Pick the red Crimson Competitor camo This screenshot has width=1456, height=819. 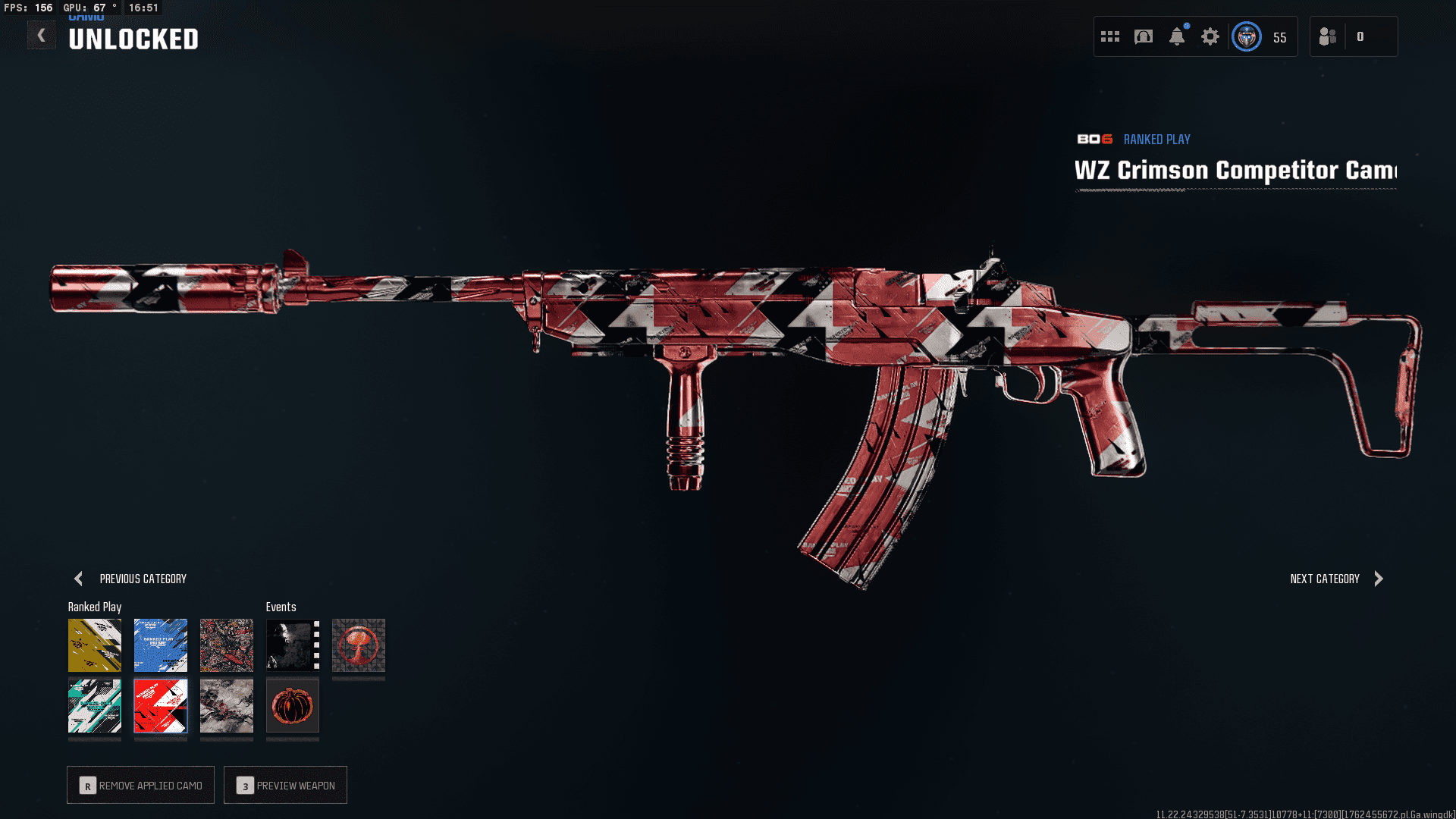click(161, 706)
